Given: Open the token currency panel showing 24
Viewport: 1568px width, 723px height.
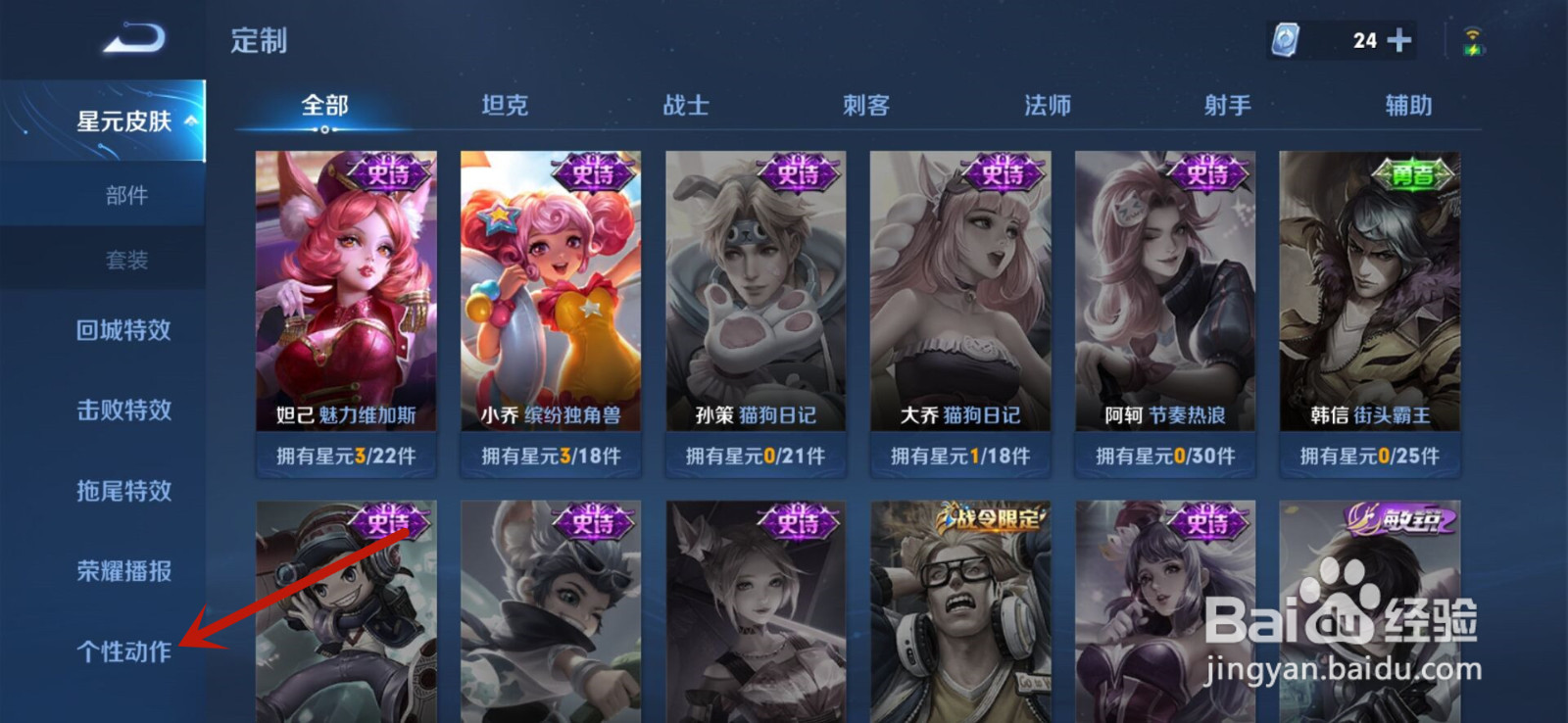Looking at the screenshot, I should 1341,39.
